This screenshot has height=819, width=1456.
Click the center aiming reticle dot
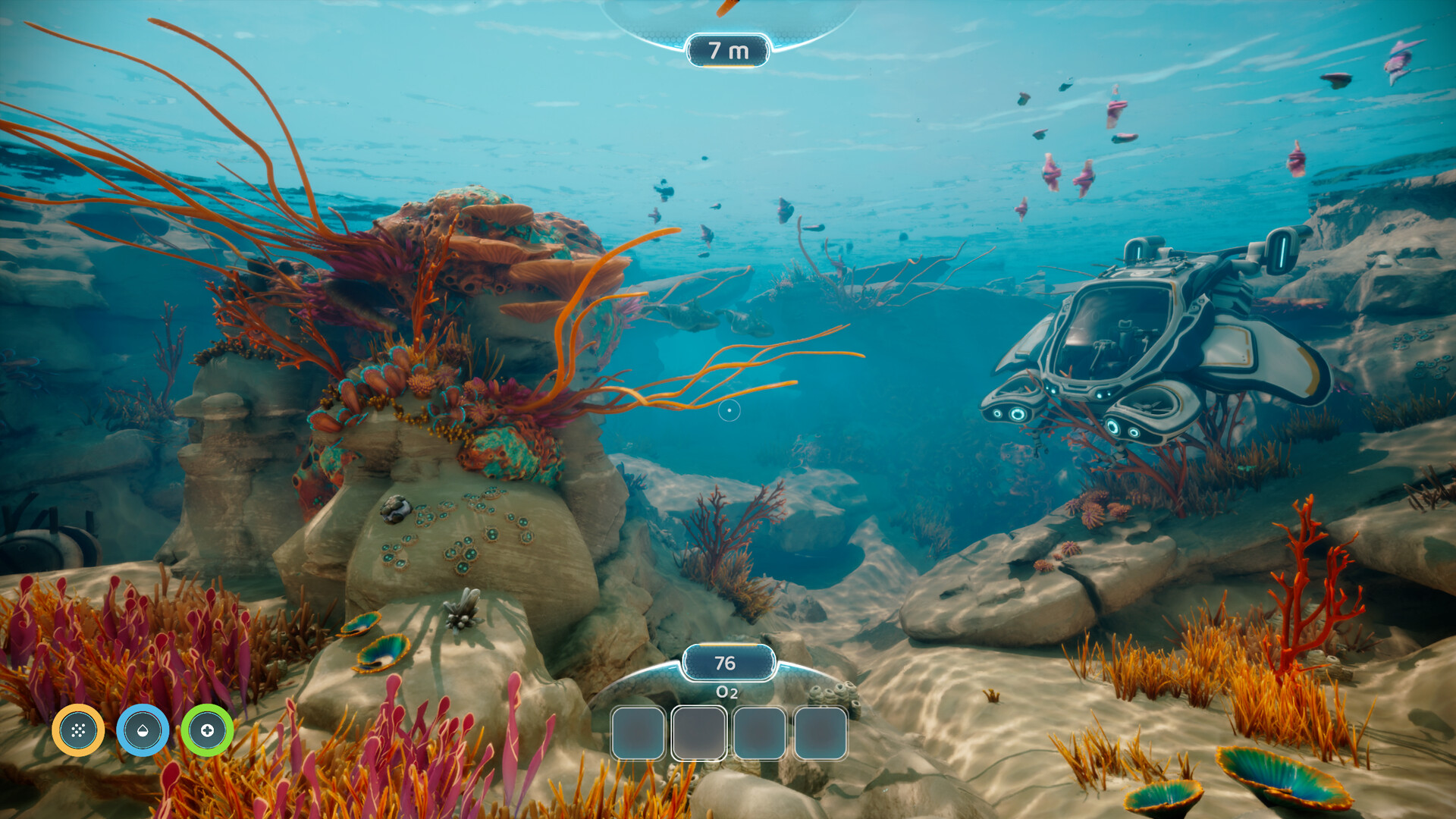(729, 409)
